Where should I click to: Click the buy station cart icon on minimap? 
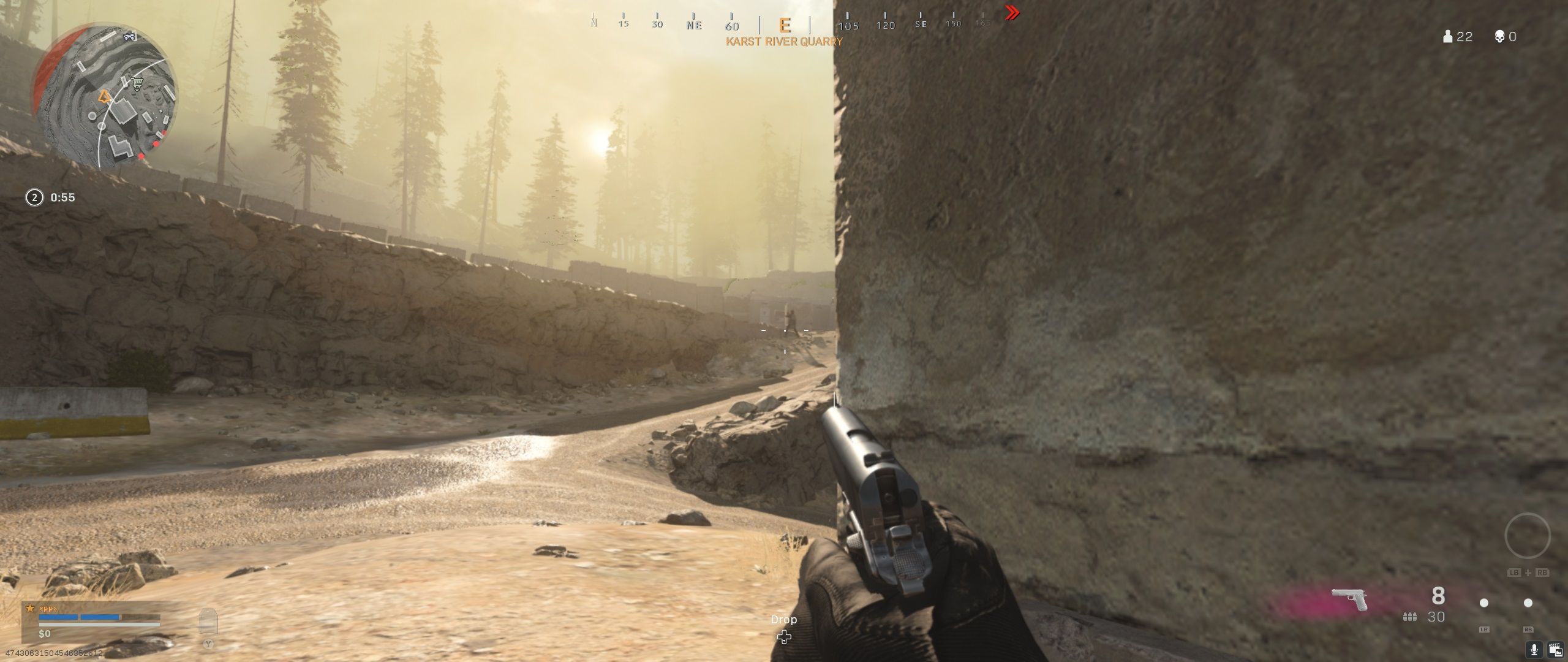(x=136, y=83)
